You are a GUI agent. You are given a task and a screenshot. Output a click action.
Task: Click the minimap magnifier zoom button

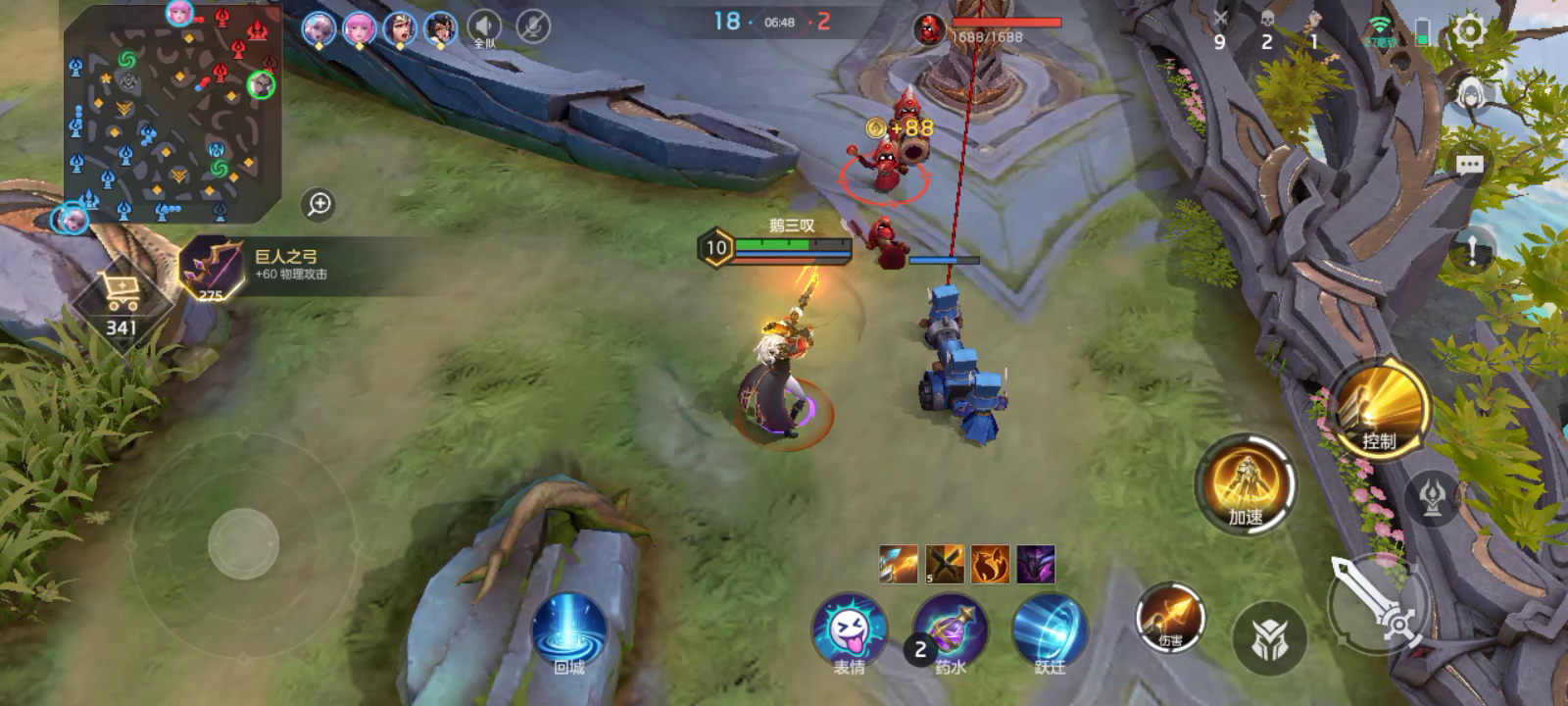pos(319,204)
